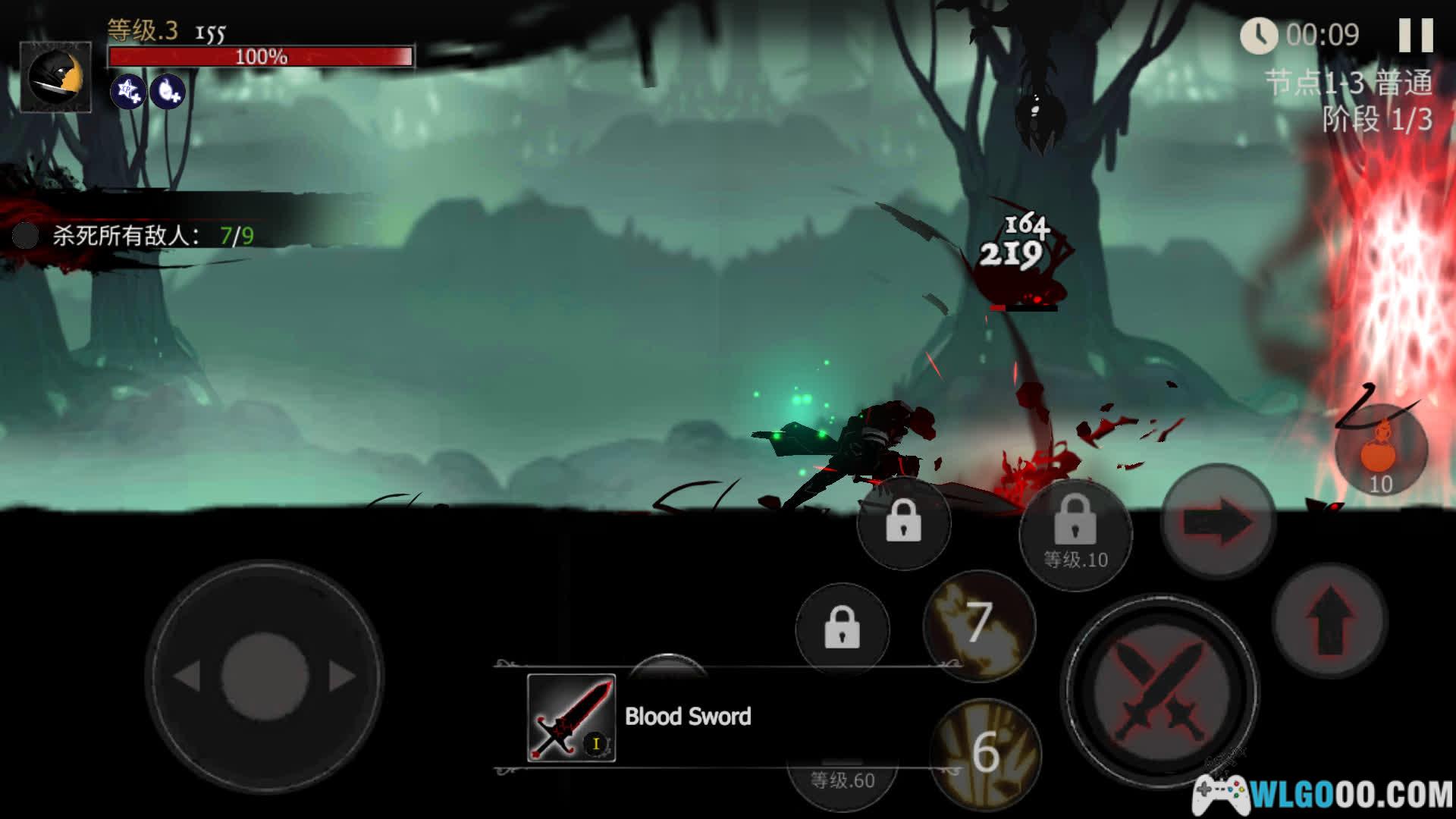1456x819 pixels.
Task: Dash using the right arrow button
Action: tap(1218, 522)
